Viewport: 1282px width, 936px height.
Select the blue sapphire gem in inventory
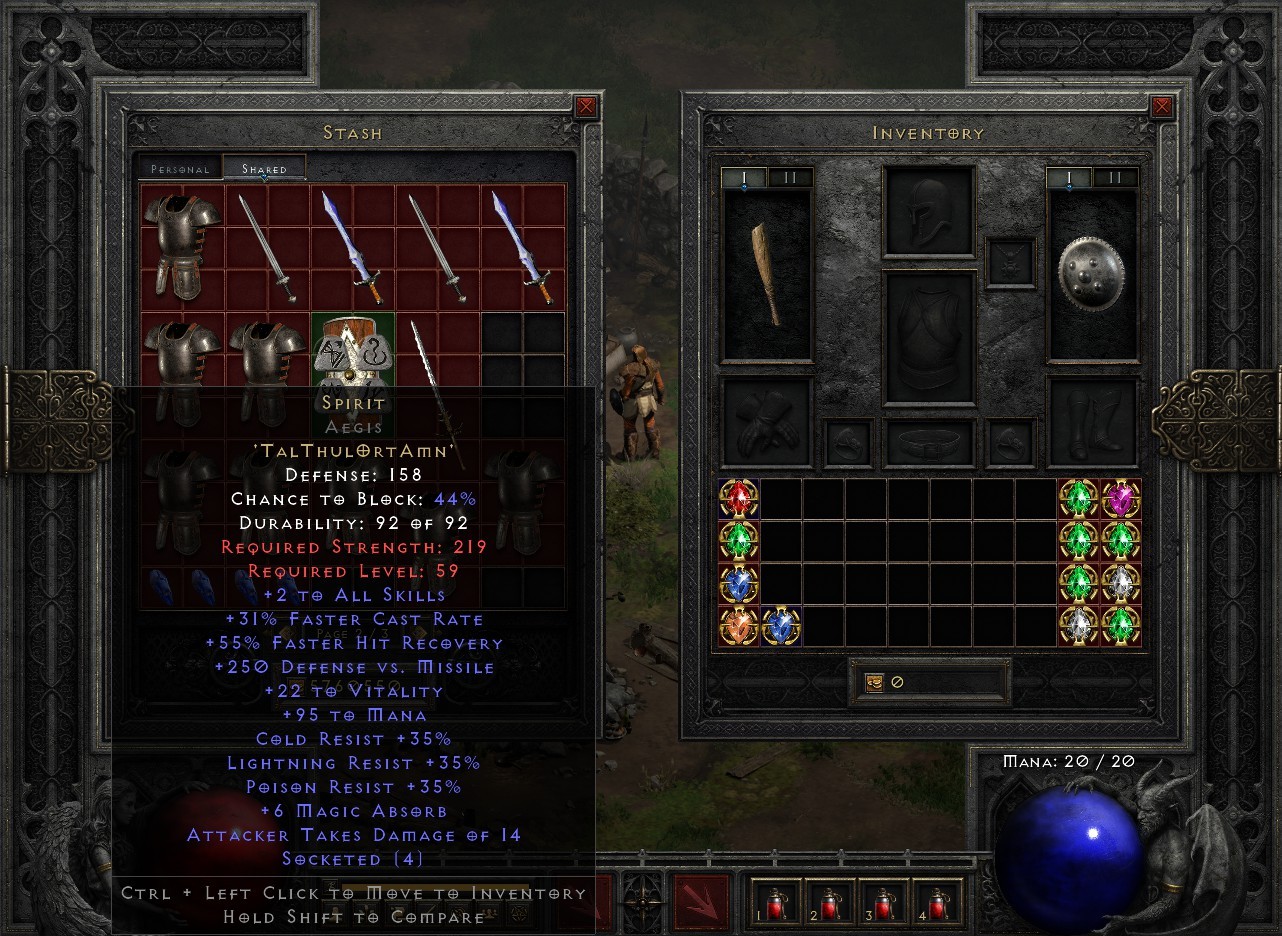point(738,582)
